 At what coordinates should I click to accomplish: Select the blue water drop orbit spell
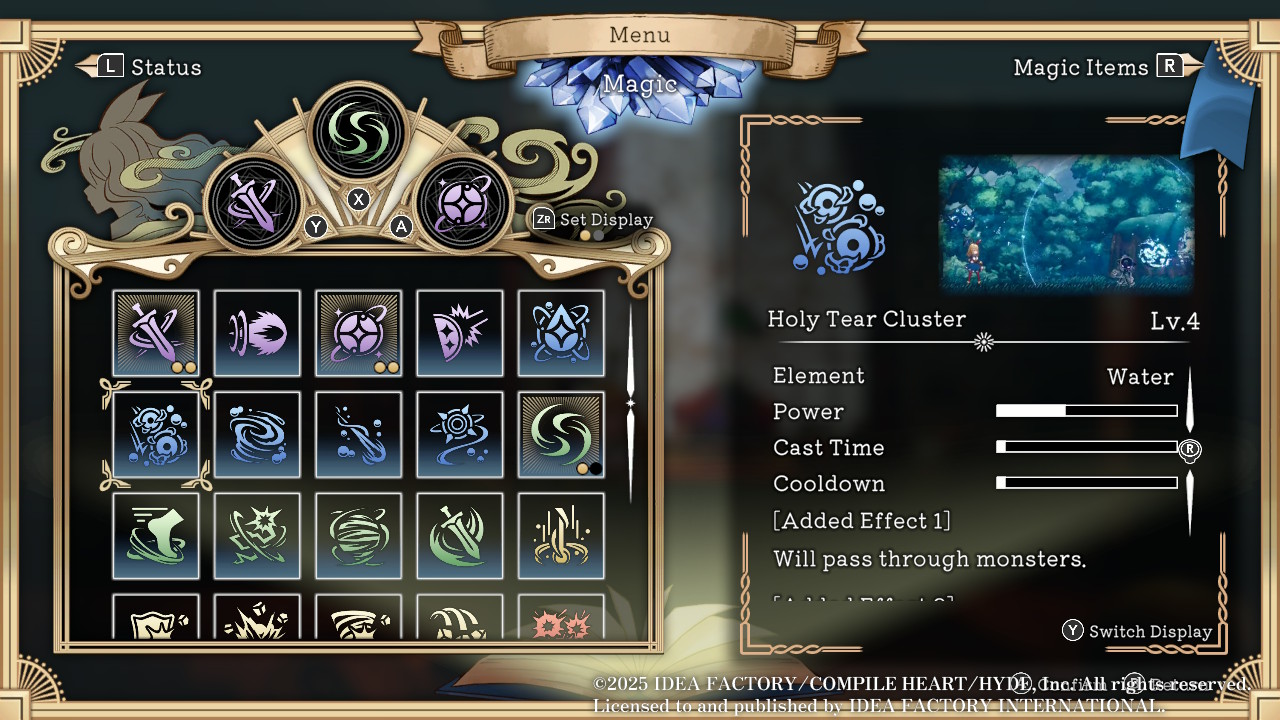pos(560,333)
